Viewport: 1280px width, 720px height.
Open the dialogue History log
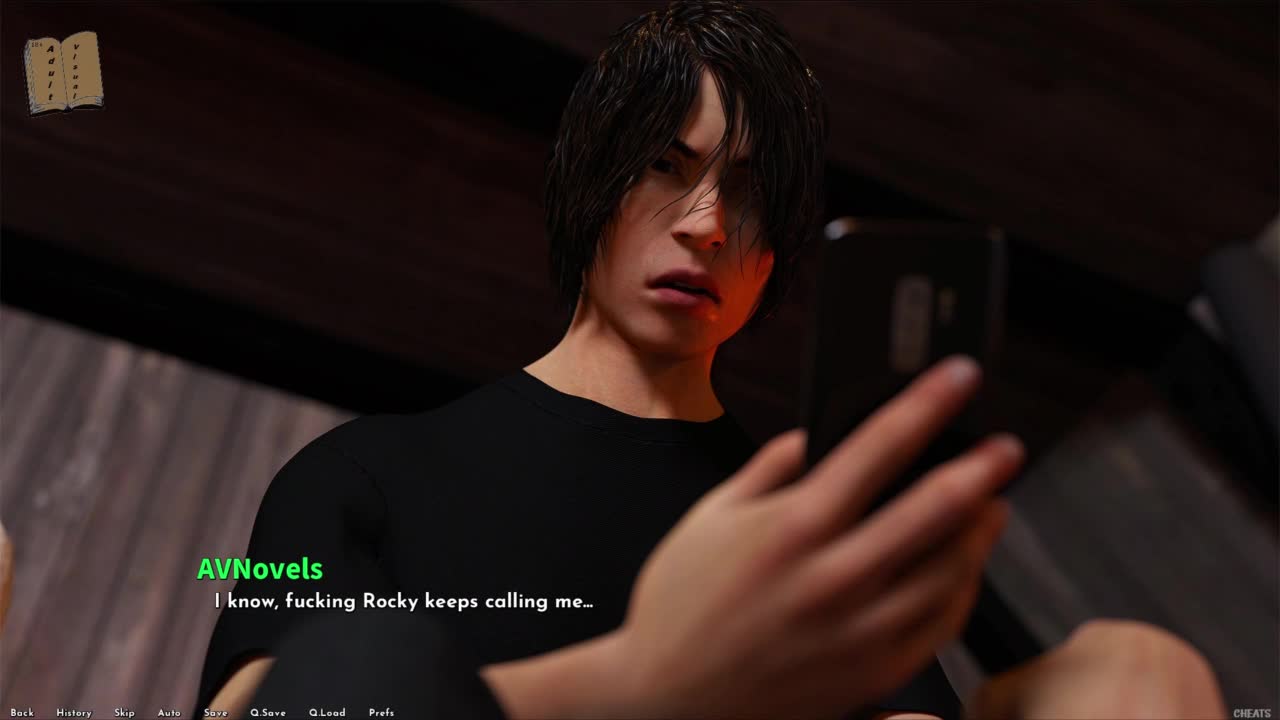74,713
